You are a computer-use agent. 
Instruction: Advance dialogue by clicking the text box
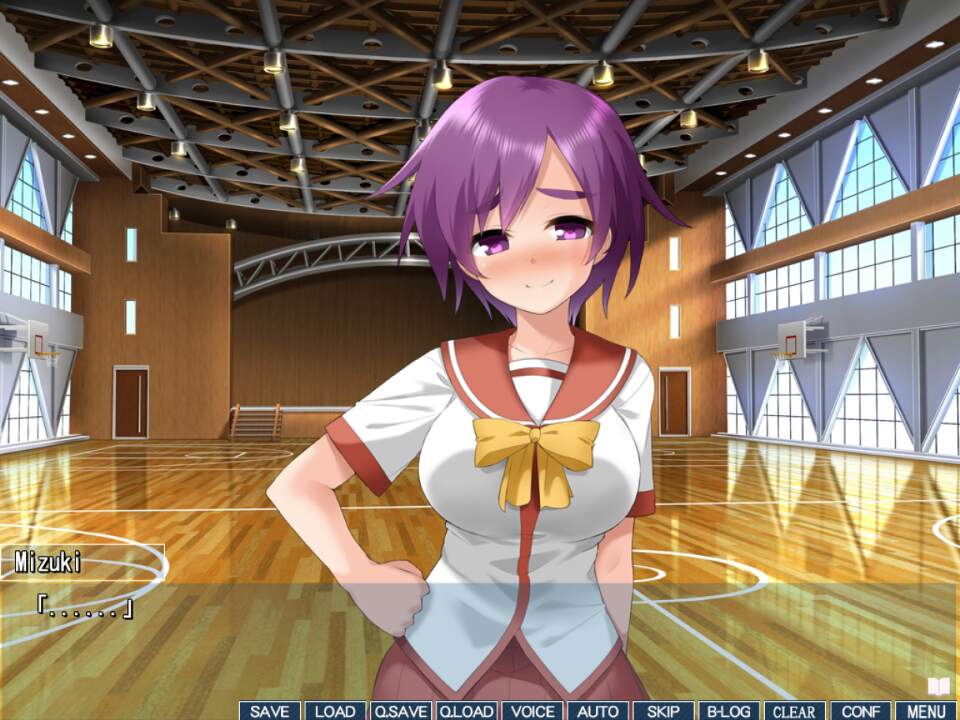pyautogui.click(x=480, y=630)
